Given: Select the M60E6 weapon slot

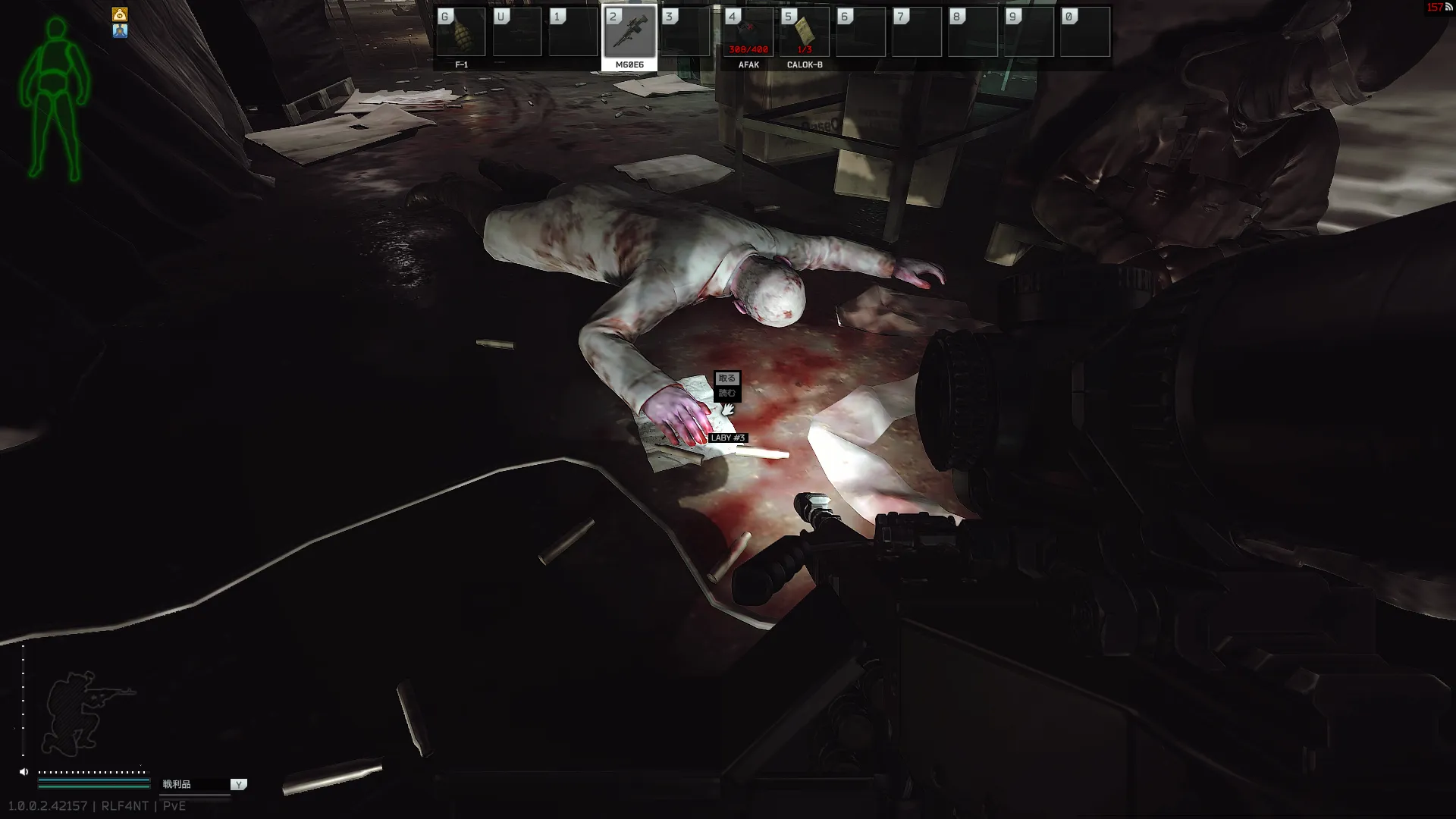Looking at the screenshot, I should [x=629, y=33].
